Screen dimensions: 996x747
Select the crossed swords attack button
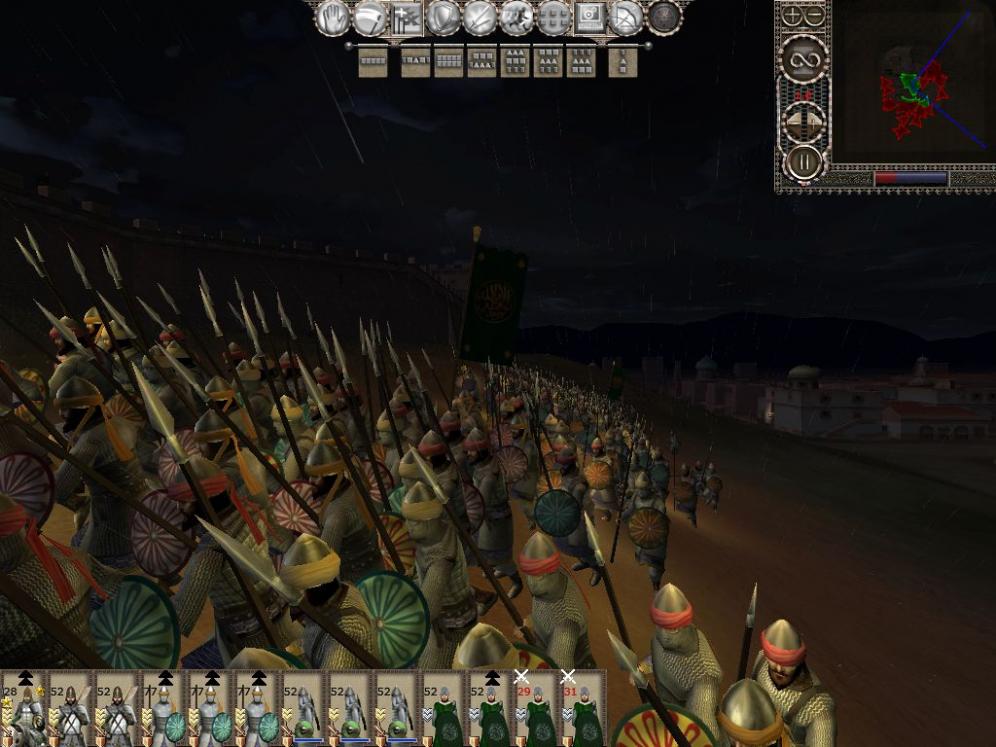pyautogui.click(x=480, y=17)
